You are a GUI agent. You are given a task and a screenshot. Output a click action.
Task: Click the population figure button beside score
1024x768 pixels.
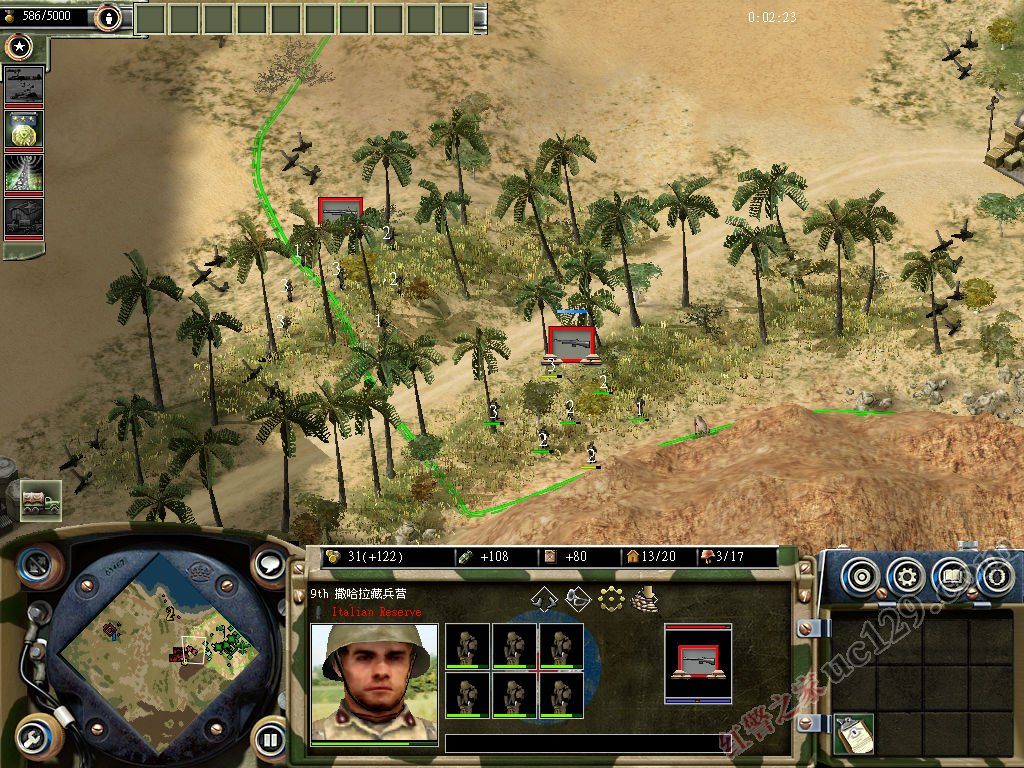[108, 17]
